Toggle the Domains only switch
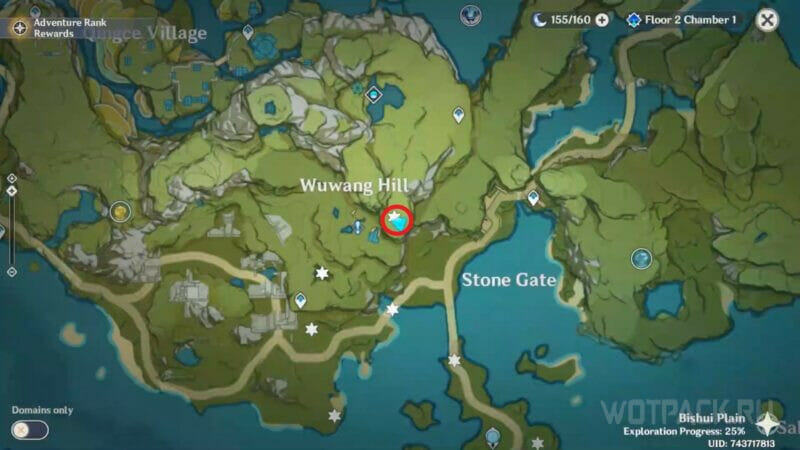Viewport: 800px width, 450px height. pyautogui.click(x=29, y=430)
